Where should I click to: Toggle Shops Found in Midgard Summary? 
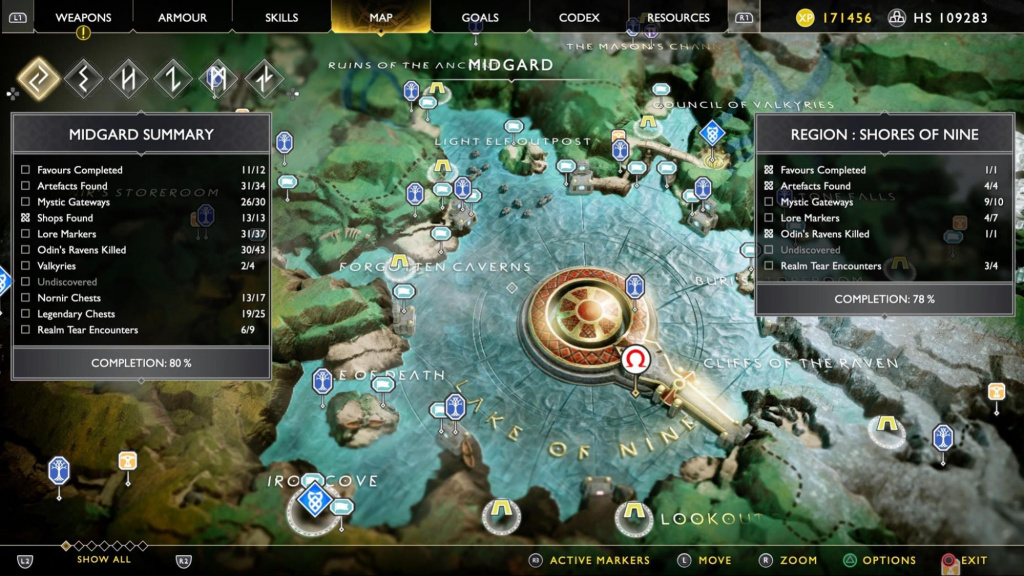pyautogui.click(x=25, y=218)
